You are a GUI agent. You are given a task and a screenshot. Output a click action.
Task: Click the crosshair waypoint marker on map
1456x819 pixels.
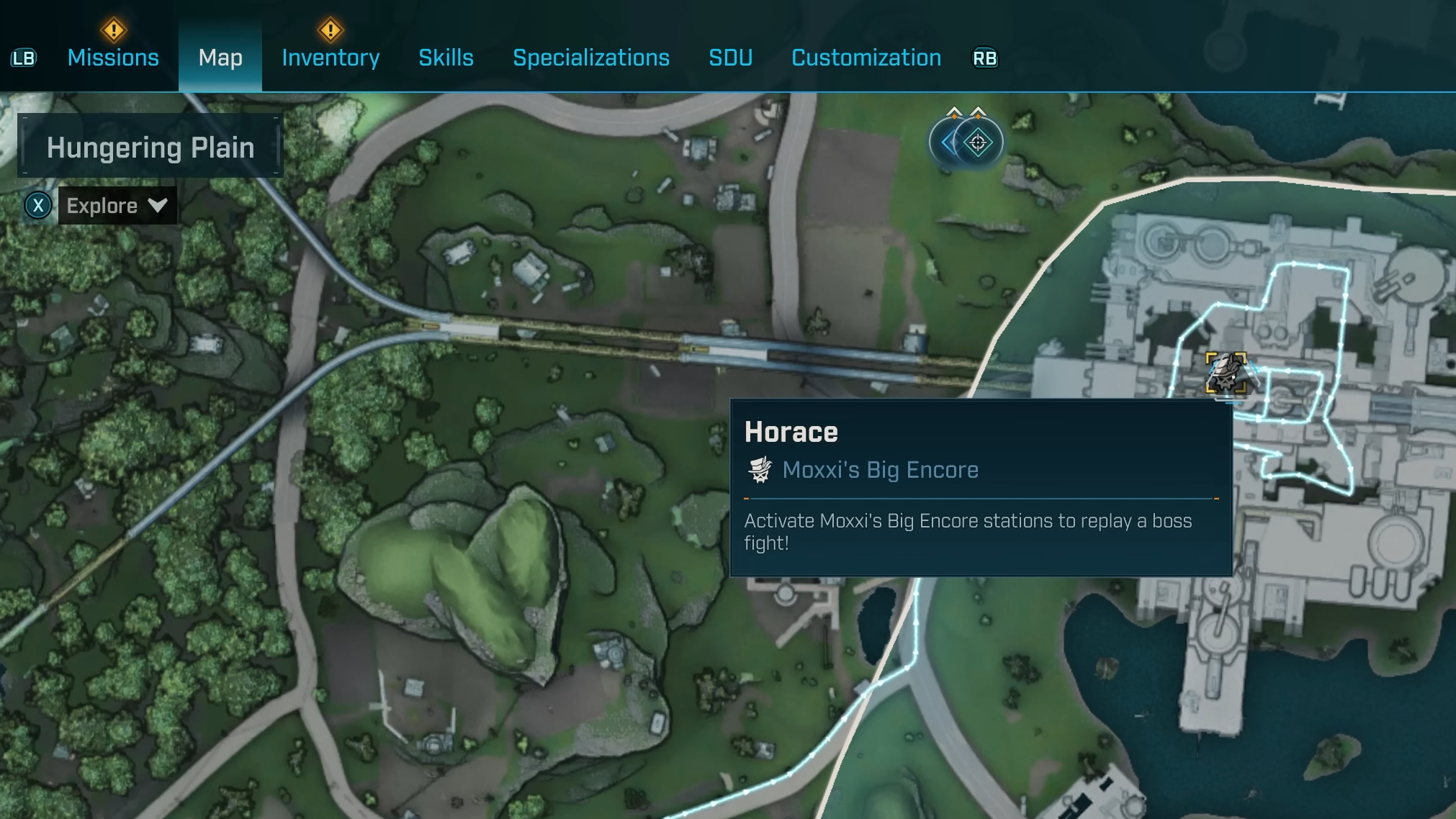(x=977, y=142)
